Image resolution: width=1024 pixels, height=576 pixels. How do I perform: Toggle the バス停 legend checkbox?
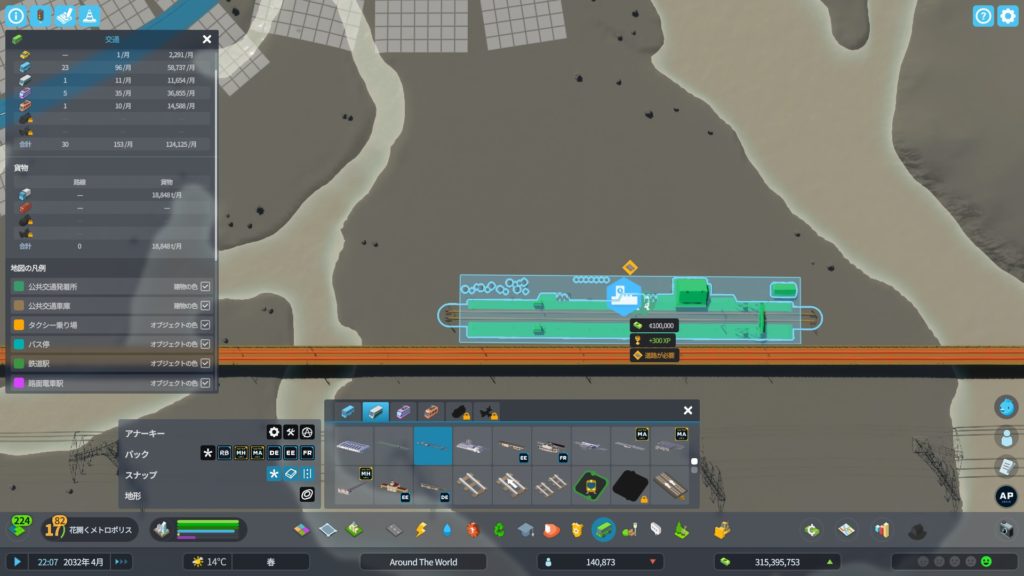(206, 344)
